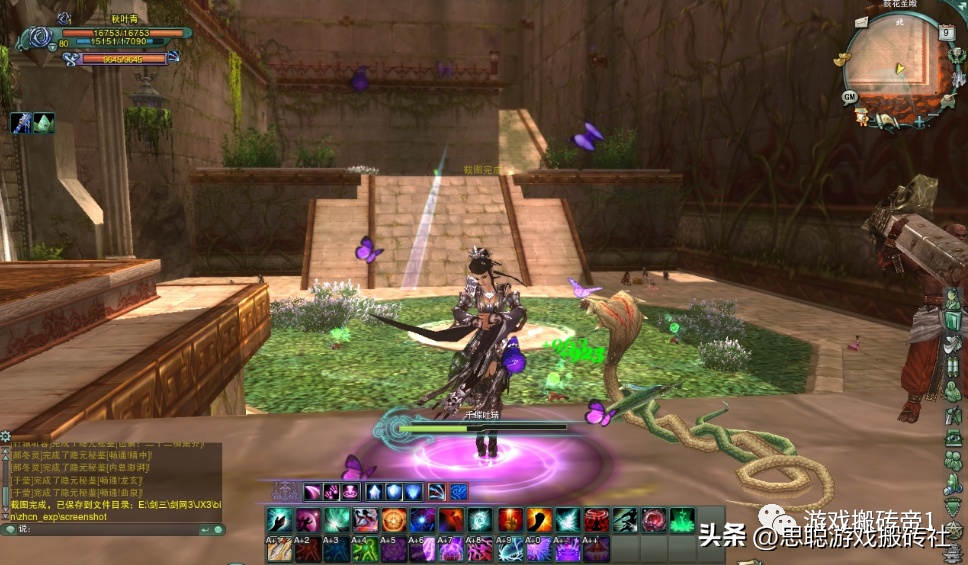Select the player portrait emblem

pyautogui.click(x=37, y=40)
